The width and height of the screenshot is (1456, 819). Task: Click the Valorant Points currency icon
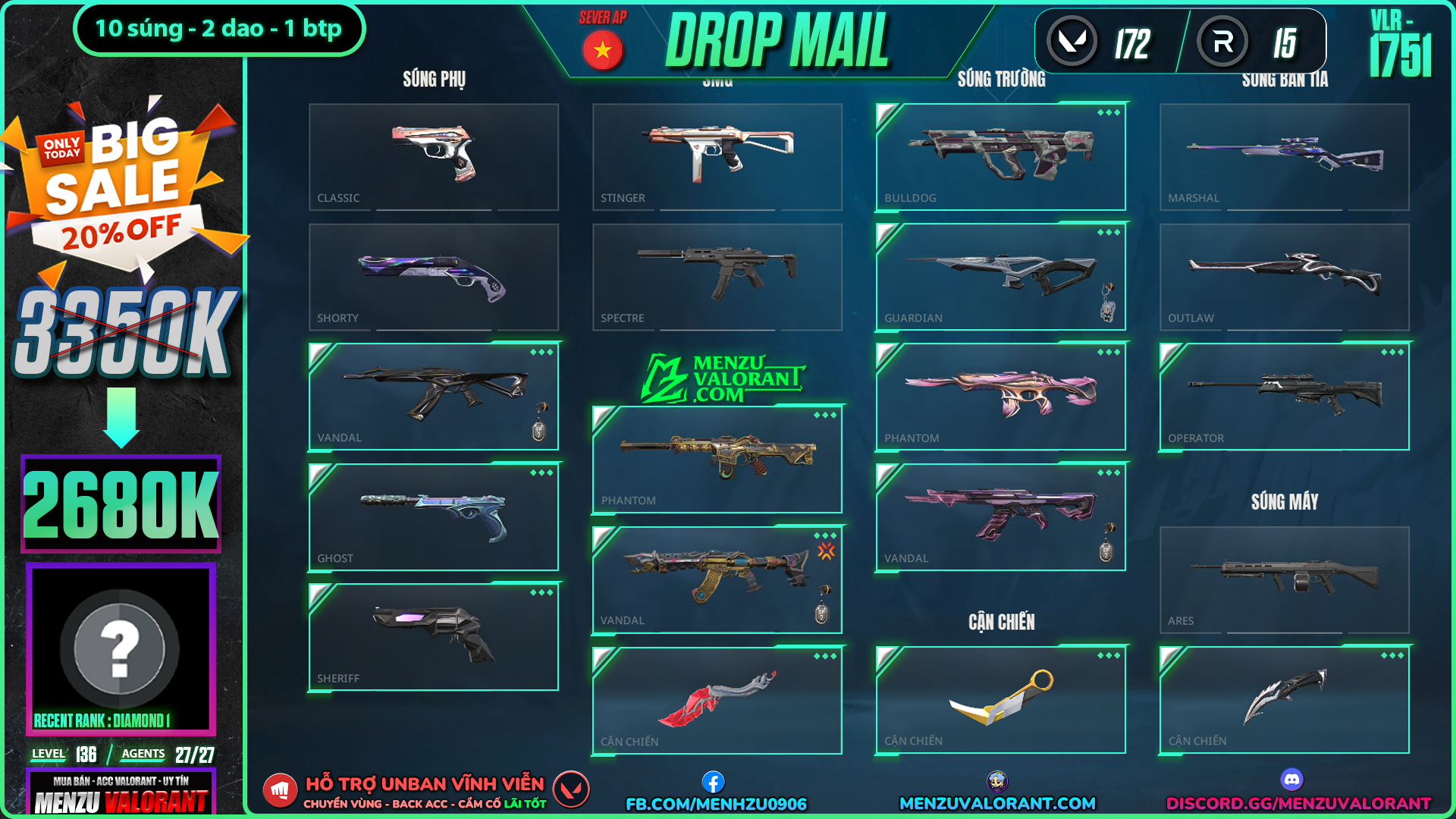point(1072,42)
